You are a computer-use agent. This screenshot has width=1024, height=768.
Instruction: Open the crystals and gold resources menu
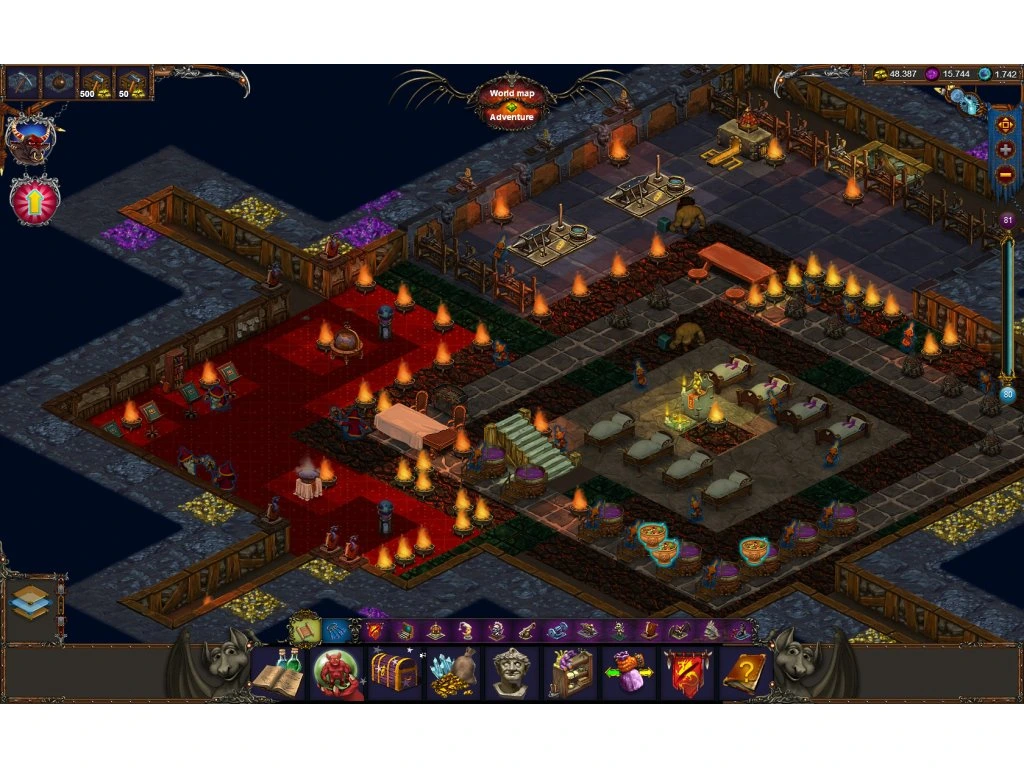[453, 673]
